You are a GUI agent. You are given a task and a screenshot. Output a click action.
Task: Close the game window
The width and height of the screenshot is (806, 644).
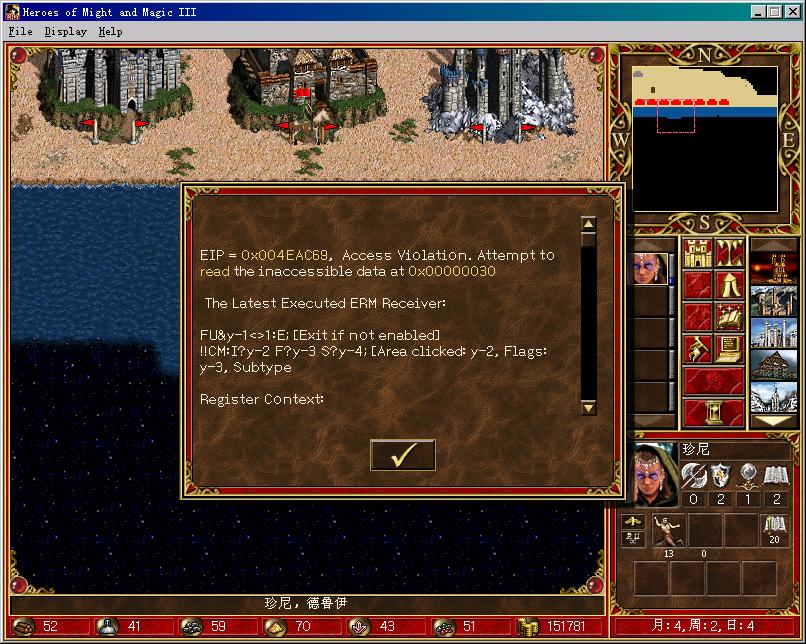pos(792,11)
